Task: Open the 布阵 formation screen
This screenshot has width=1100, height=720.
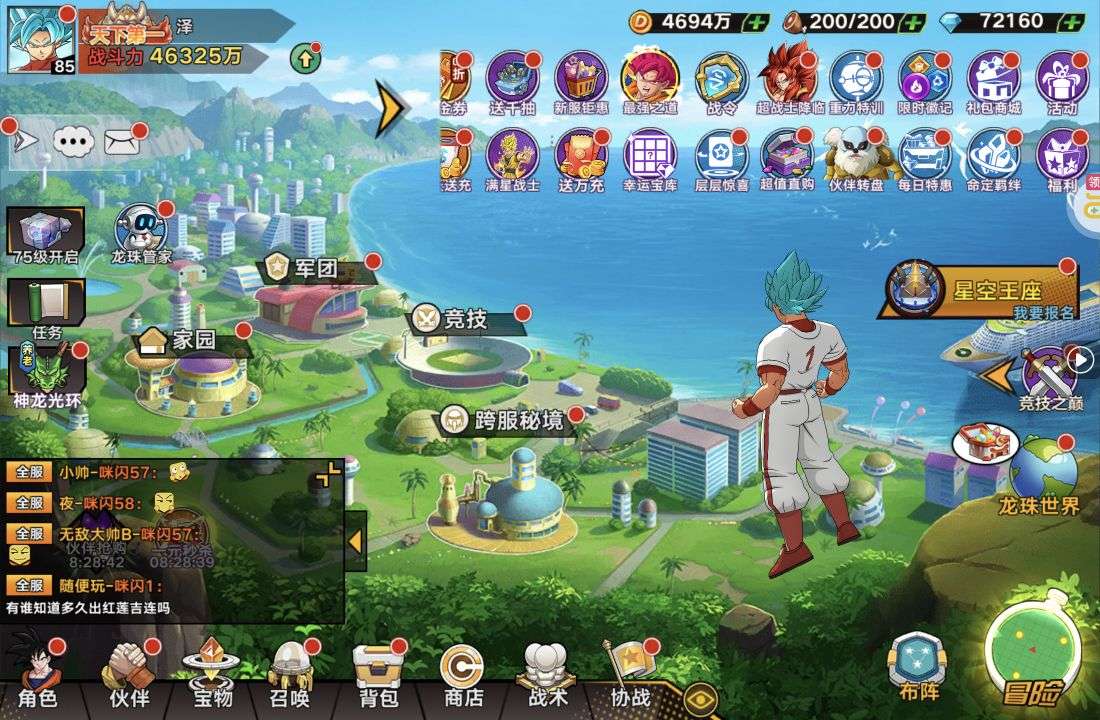Action: [x=915, y=665]
